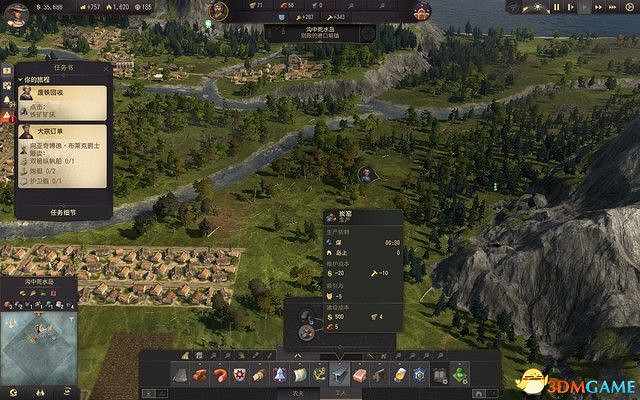Click the character portrait marker on the map
640x400 pixels.
point(367,174)
